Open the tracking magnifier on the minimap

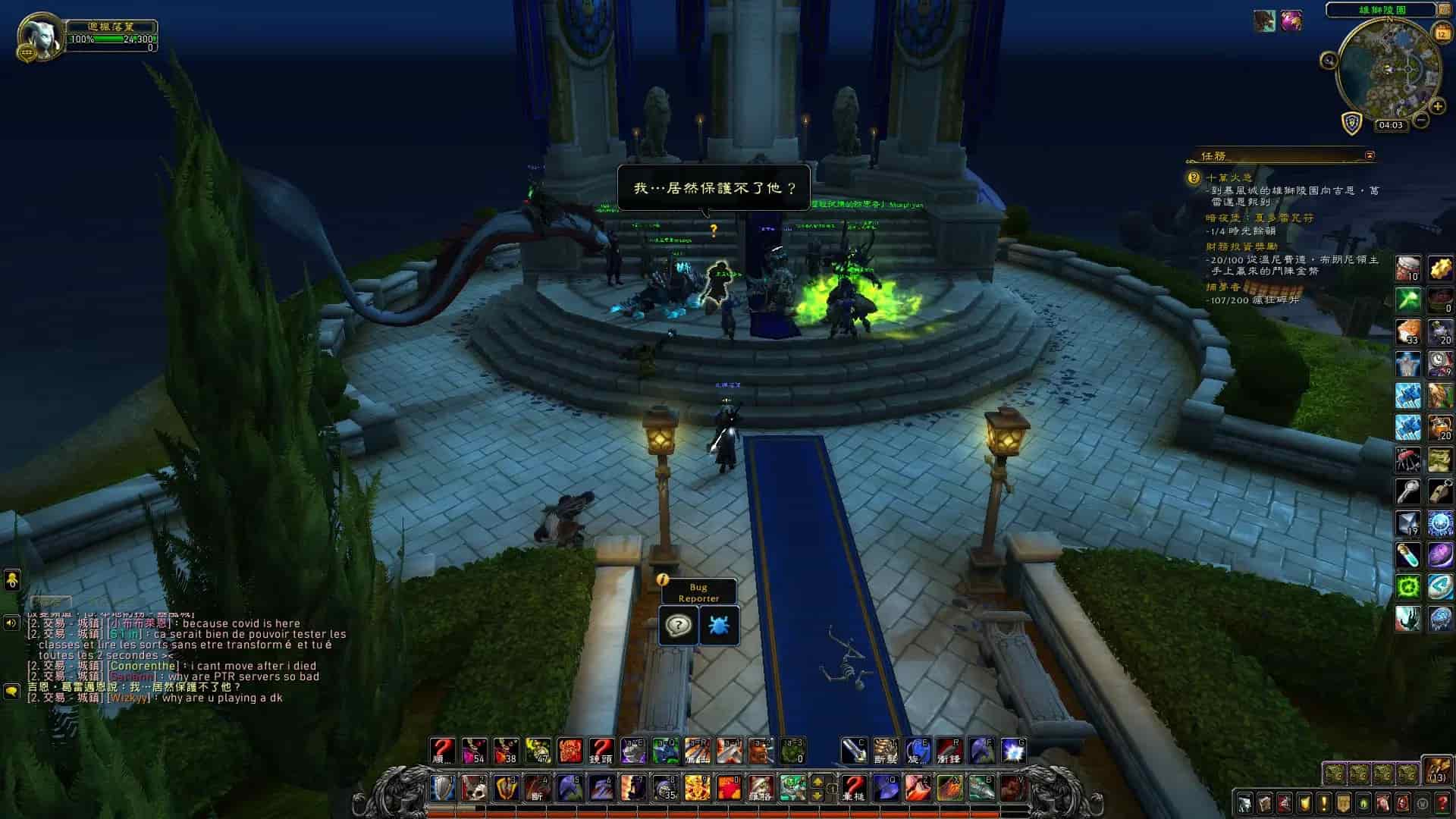click(x=1329, y=60)
